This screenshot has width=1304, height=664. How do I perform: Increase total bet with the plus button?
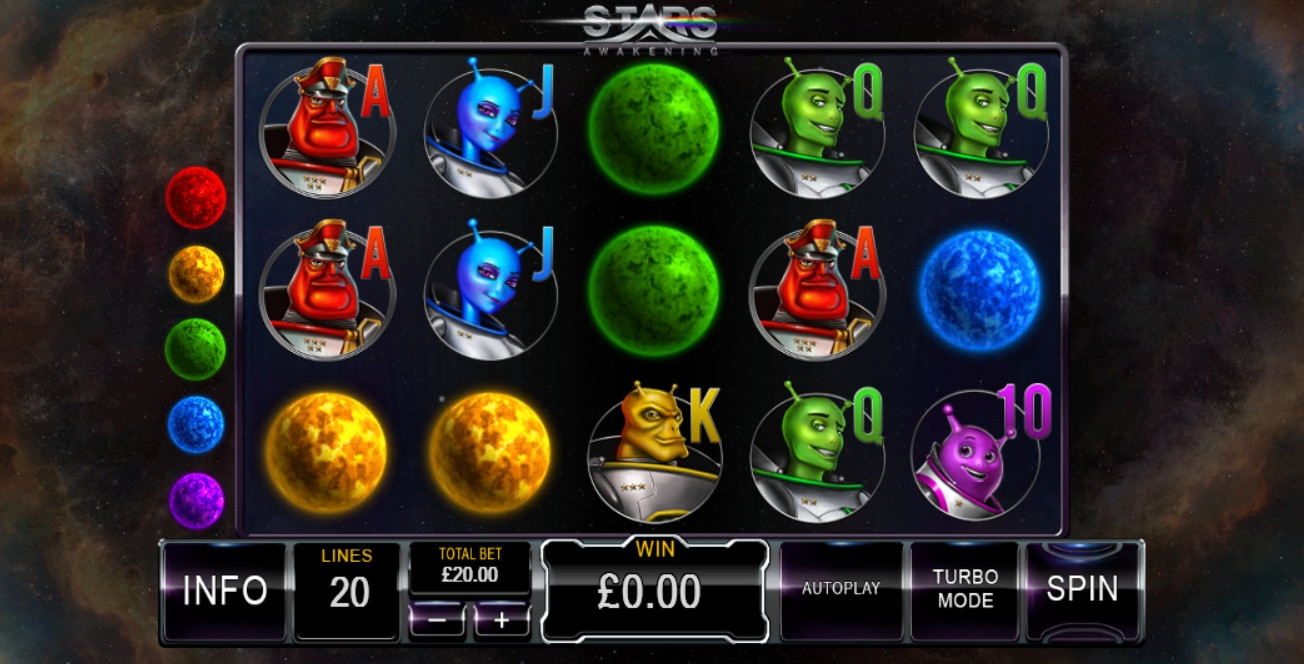click(x=501, y=620)
